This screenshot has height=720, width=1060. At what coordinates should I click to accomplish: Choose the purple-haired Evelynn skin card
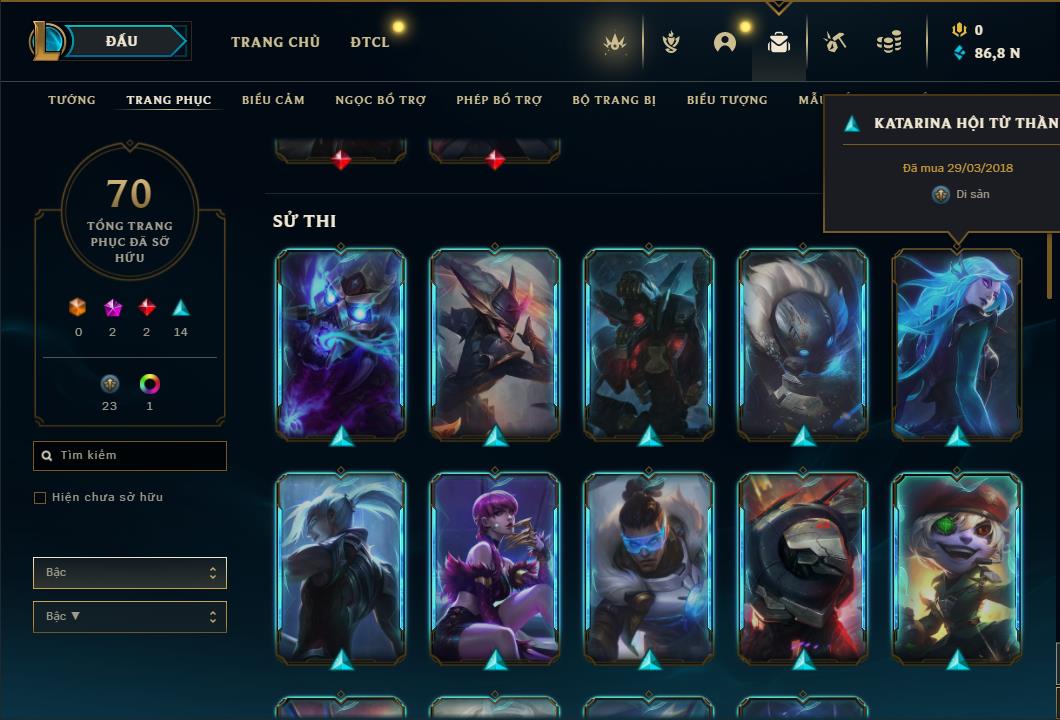pyautogui.click(x=495, y=567)
